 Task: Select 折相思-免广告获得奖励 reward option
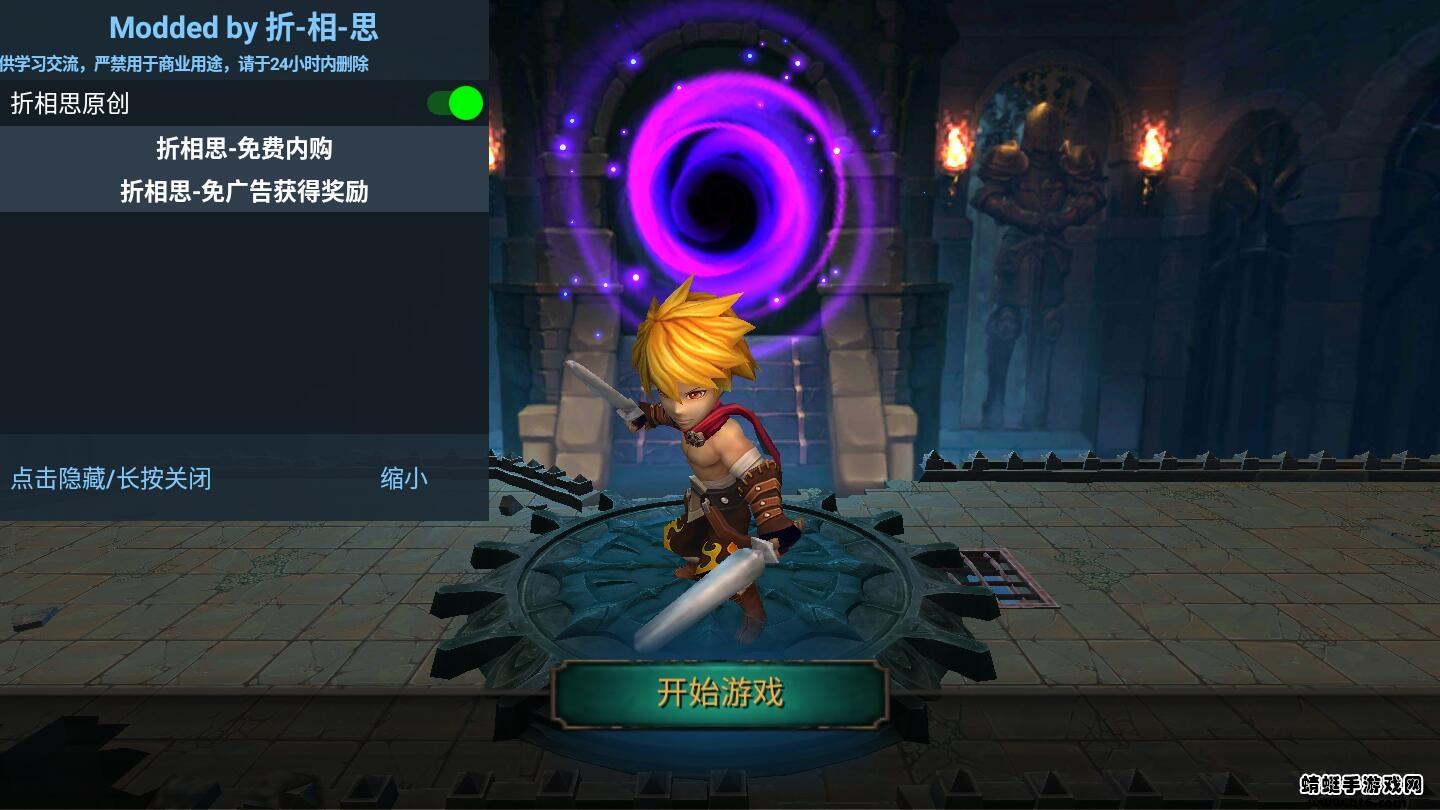[244, 191]
